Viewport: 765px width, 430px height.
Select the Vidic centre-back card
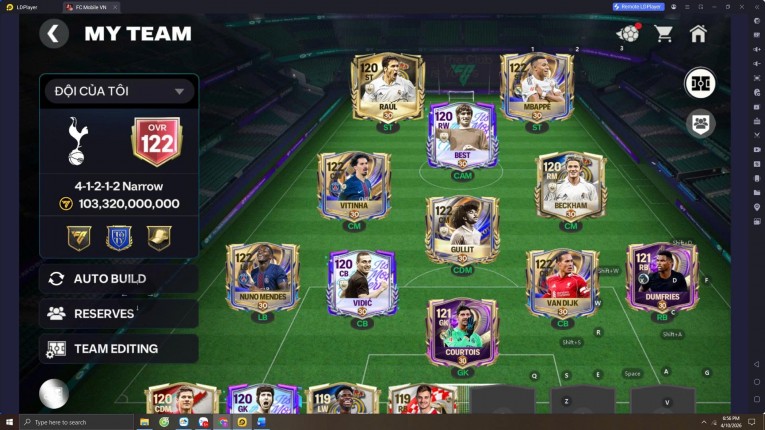[x=362, y=282]
